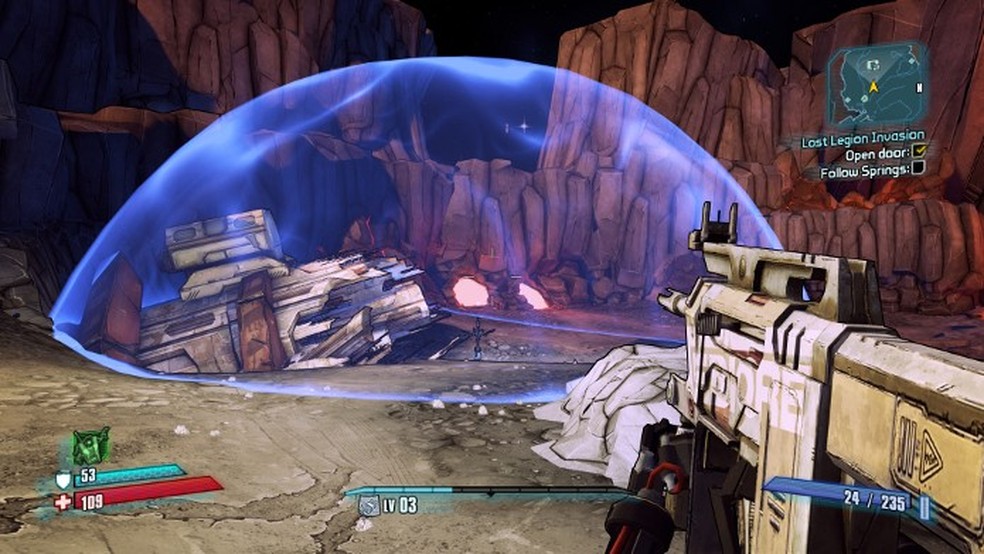Open the minimap in the corner
The width and height of the screenshot is (984, 554).
pyautogui.click(x=877, y=86)
